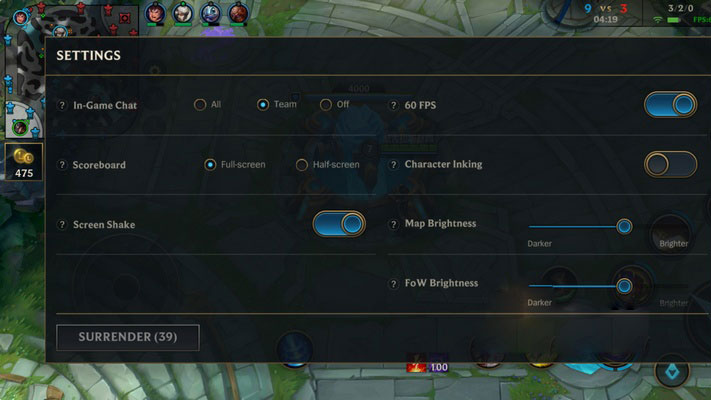
Task: Turn In-Game Chat to Off
Action: [326, 105]
